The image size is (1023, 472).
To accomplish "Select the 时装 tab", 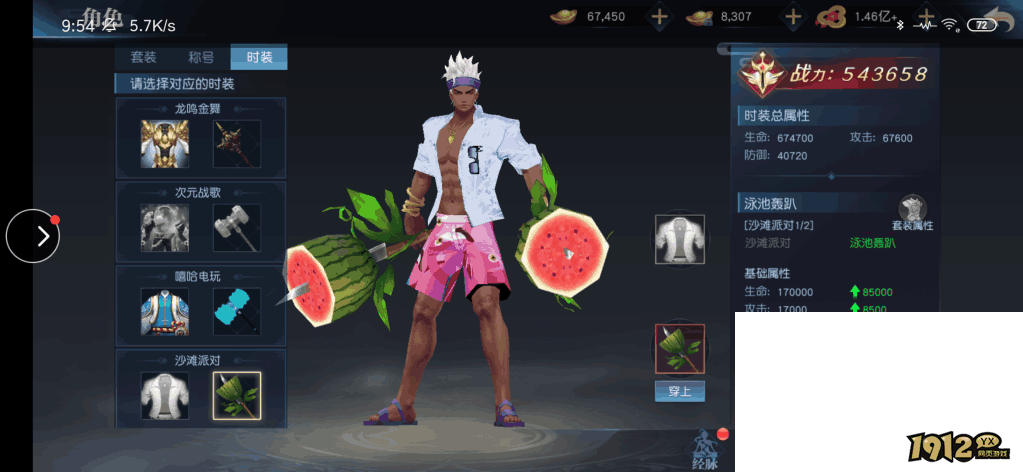I will pyautogui.click(x=259, y=57).
